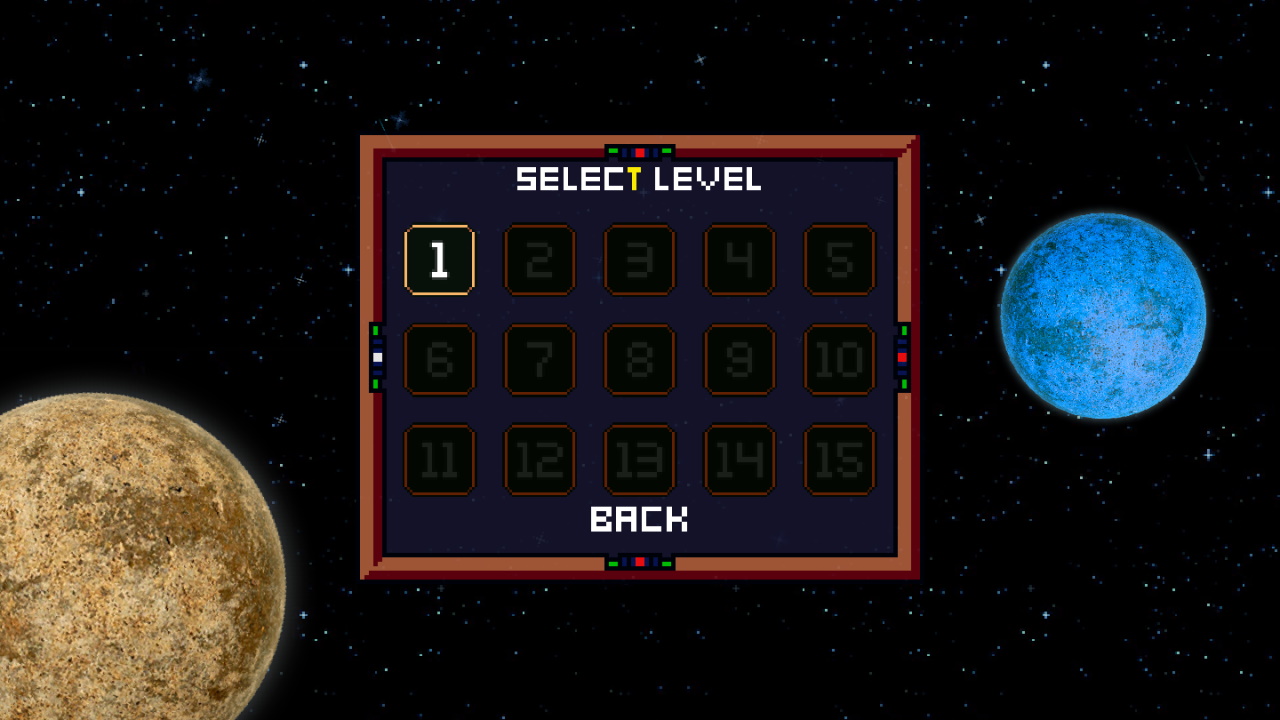Click level 10 in the middle row
1280x720 pixels.
[839, 361]
